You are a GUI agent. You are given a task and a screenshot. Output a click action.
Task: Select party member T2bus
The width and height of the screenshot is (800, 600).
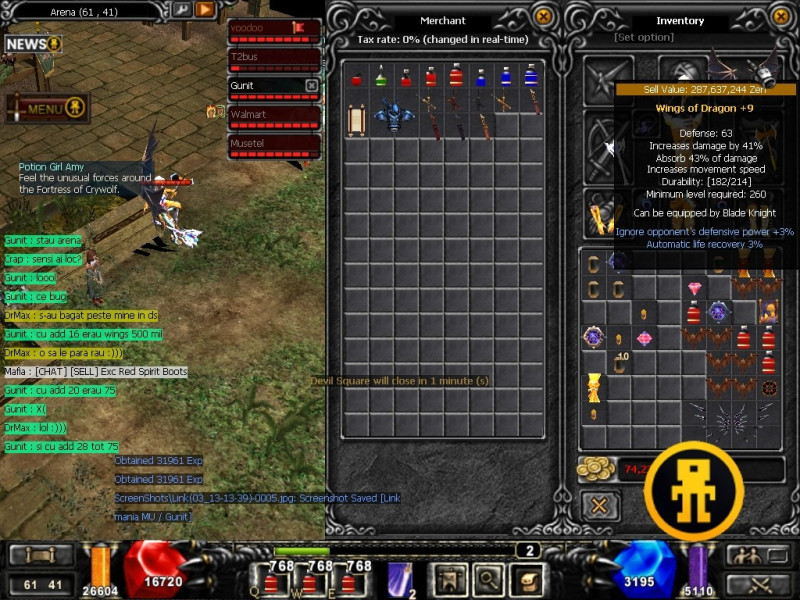coord(264,57)
